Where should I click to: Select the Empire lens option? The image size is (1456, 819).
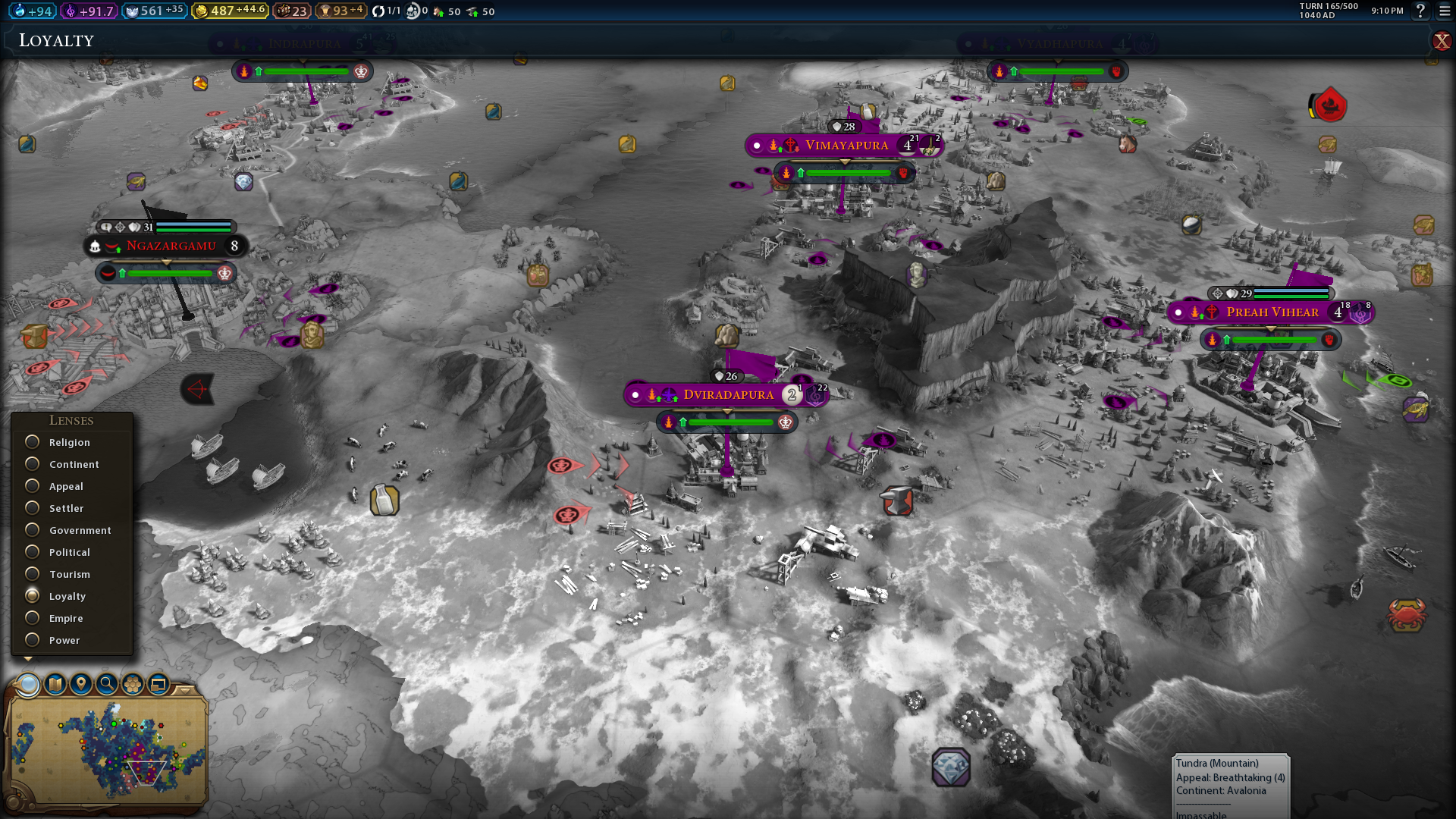[x=33, y=618]
